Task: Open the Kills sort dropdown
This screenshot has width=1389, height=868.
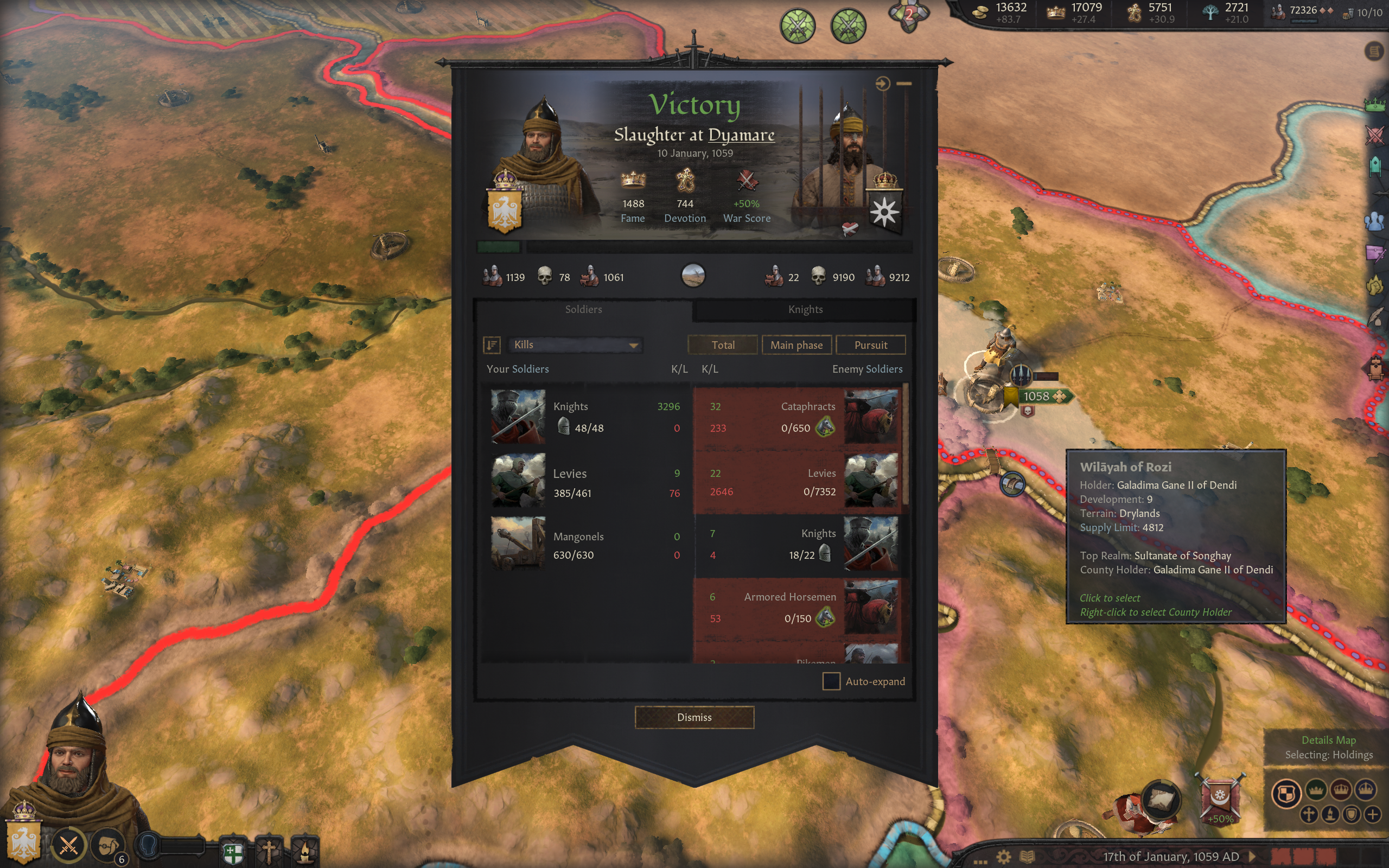Action: pos(575,344)
